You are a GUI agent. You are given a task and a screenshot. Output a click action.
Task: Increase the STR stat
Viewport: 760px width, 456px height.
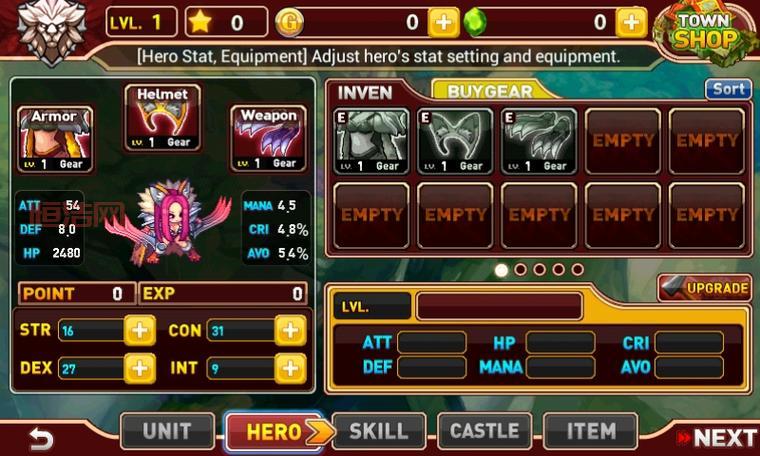(140, 331)
